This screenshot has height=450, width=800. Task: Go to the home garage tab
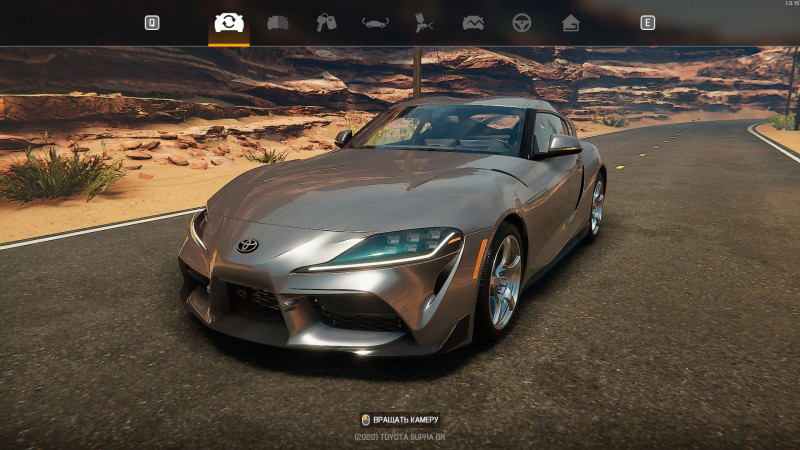[570, 22]
